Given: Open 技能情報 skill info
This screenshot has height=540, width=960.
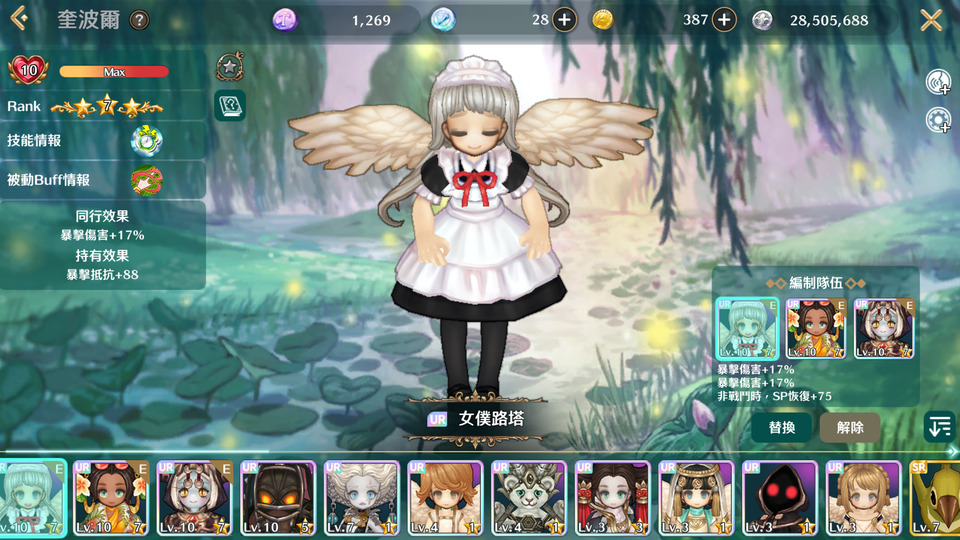Looking at the screenshot, I should coord(146,140).
